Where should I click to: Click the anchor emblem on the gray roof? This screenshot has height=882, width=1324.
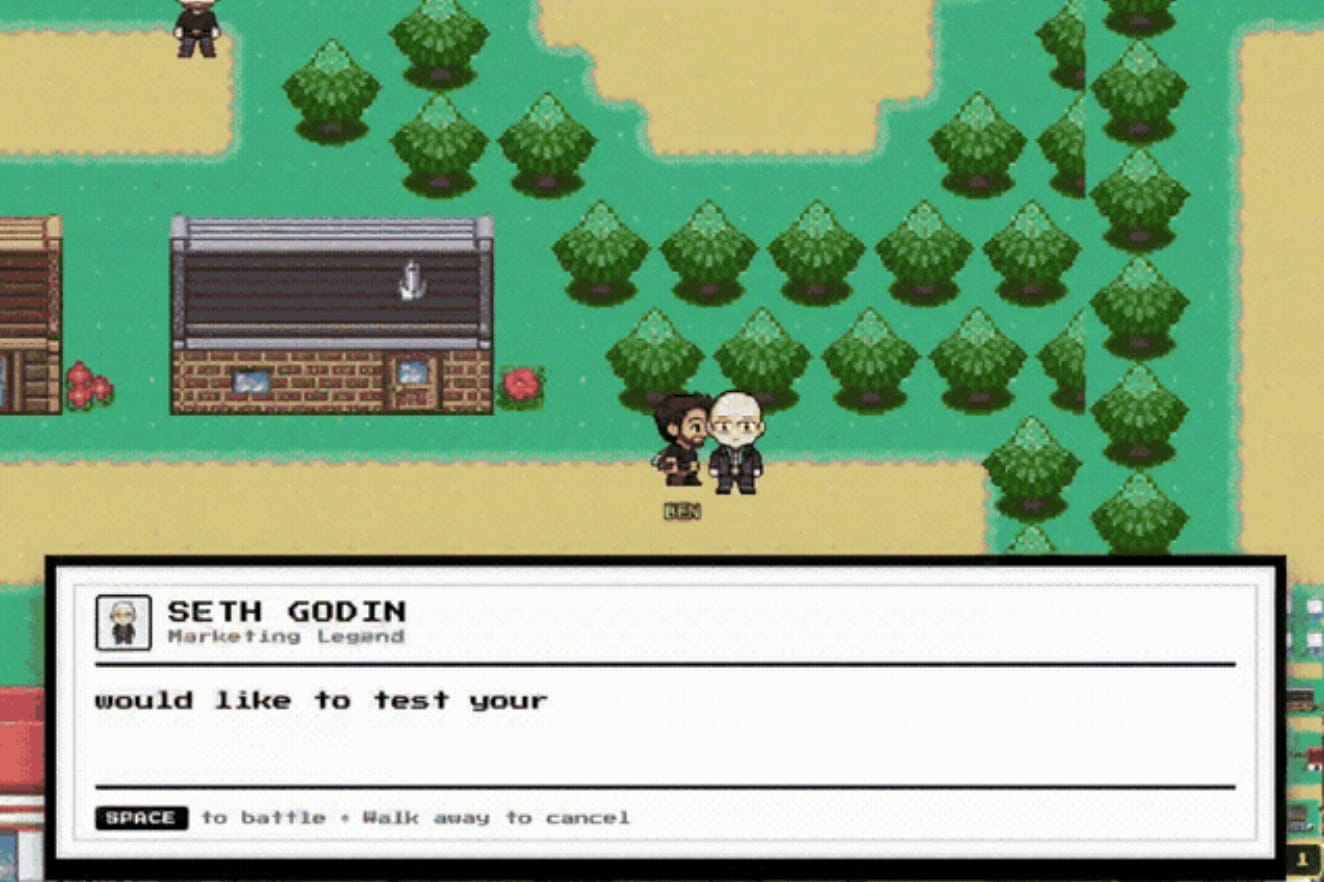pyautogui.click(x=411, y=278)
